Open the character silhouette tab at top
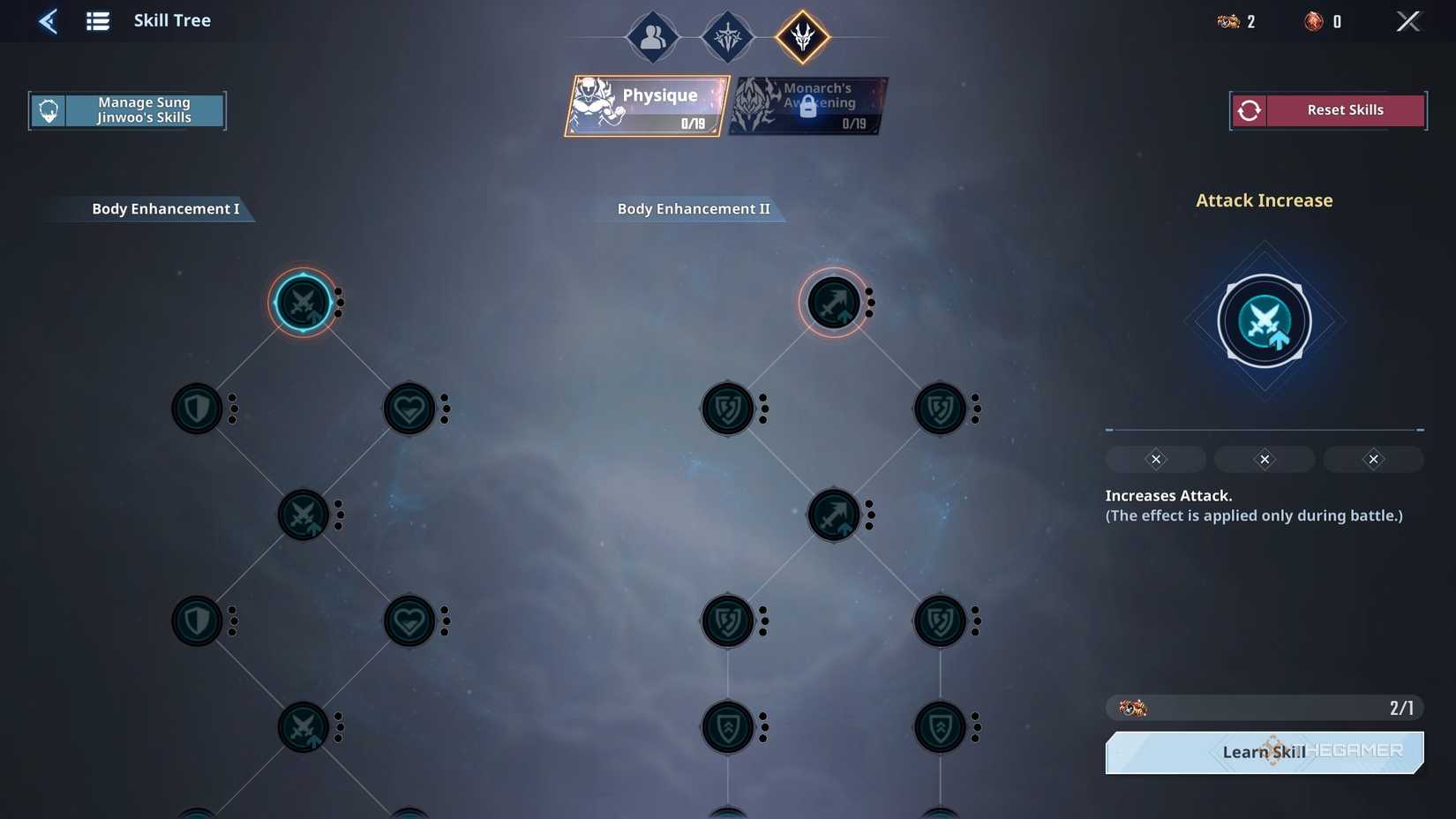The image size is (1456, 819). point(652,37)
